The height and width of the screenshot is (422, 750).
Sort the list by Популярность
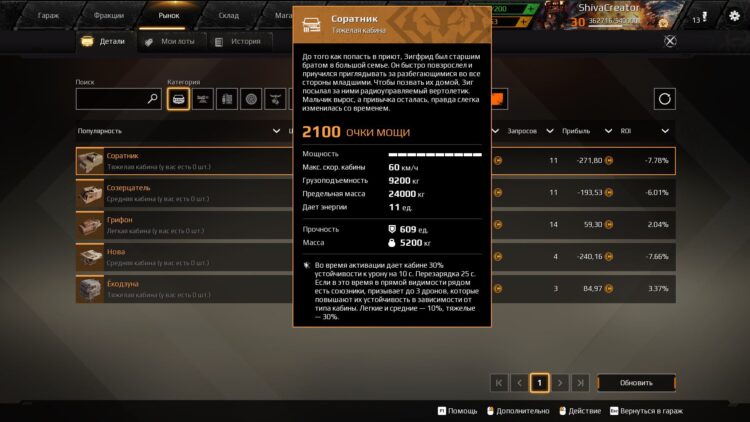(x=180, y=131)
